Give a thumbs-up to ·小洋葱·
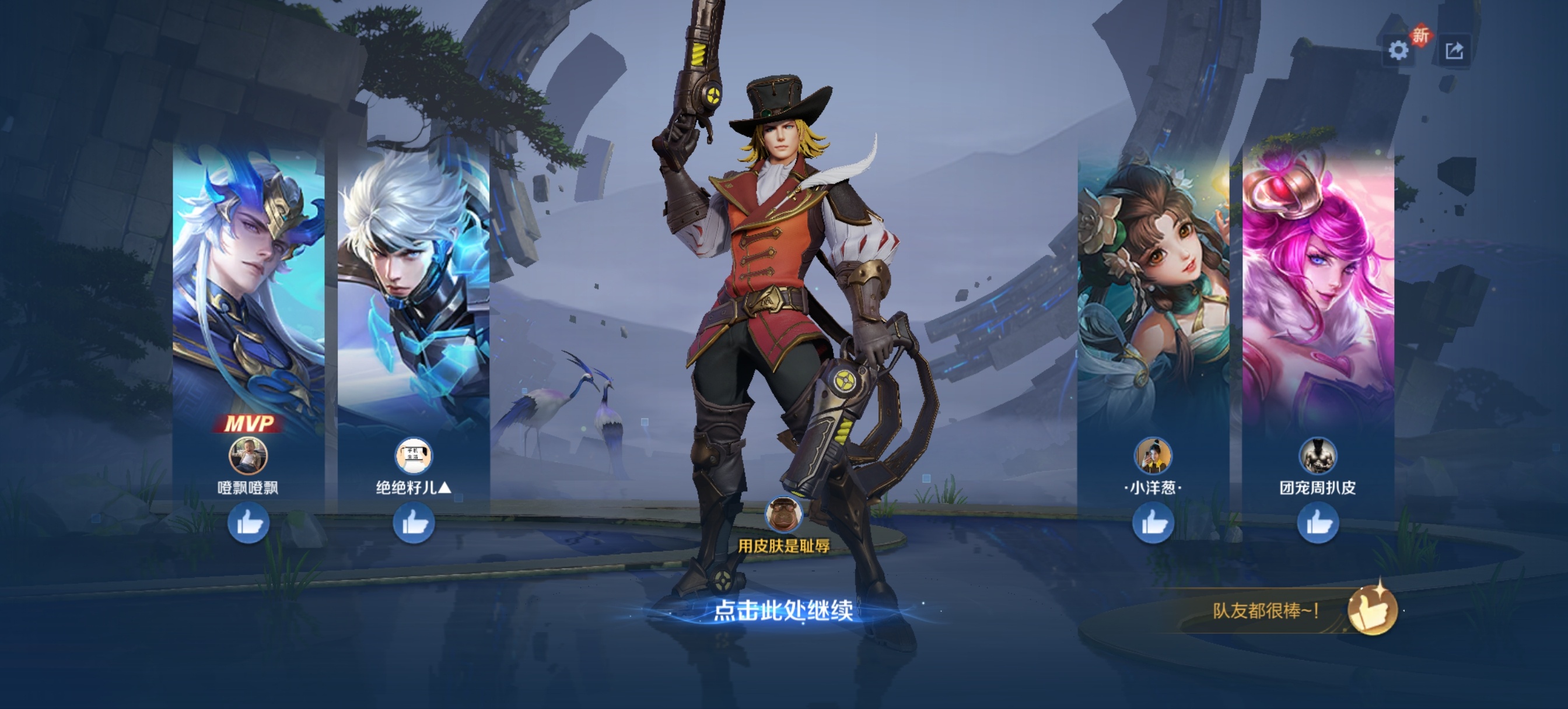 click(1153, 523)
